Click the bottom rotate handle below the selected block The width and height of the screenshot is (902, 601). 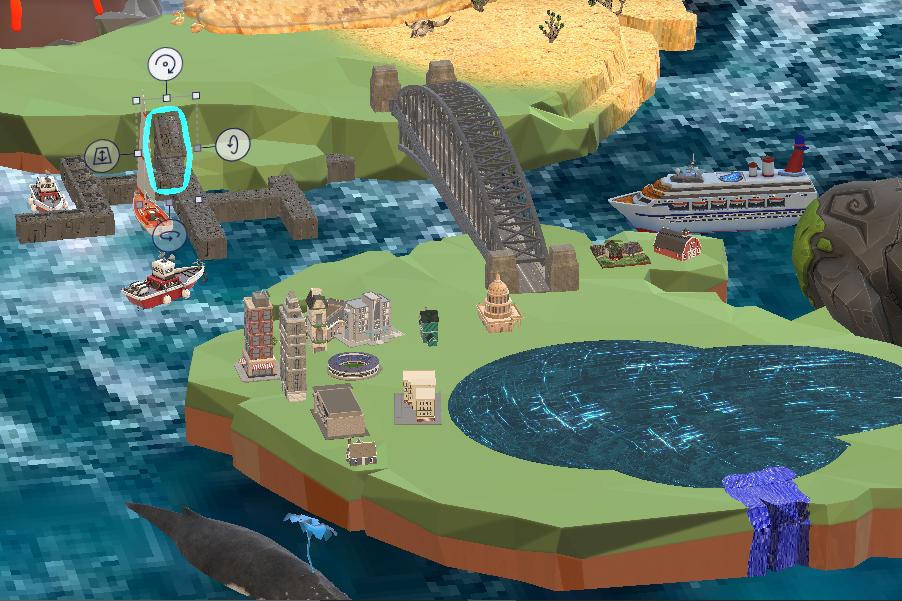tap(170, 236)
